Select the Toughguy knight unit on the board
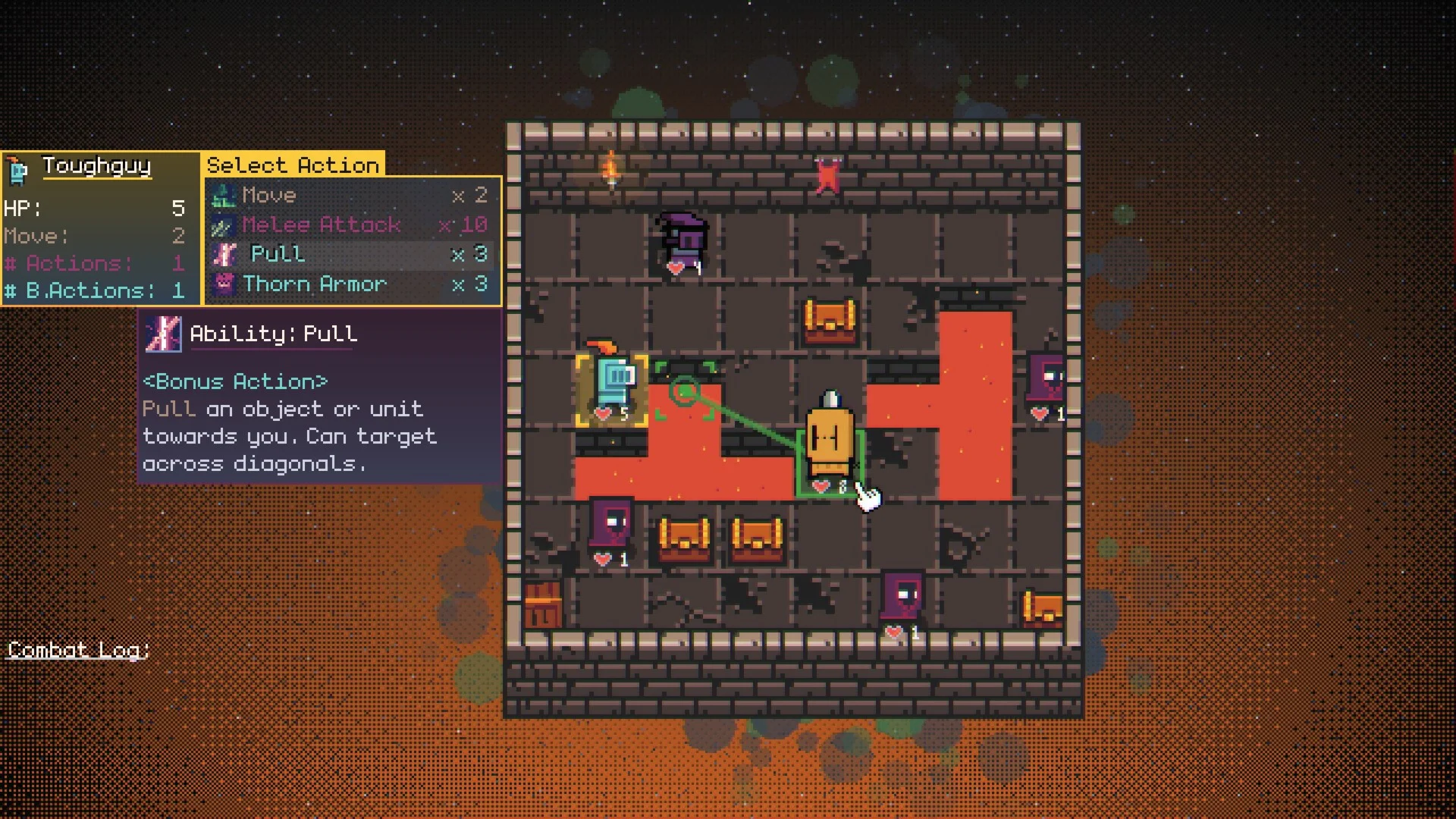This screenshot has height=819, width=1456. [612, 387]
